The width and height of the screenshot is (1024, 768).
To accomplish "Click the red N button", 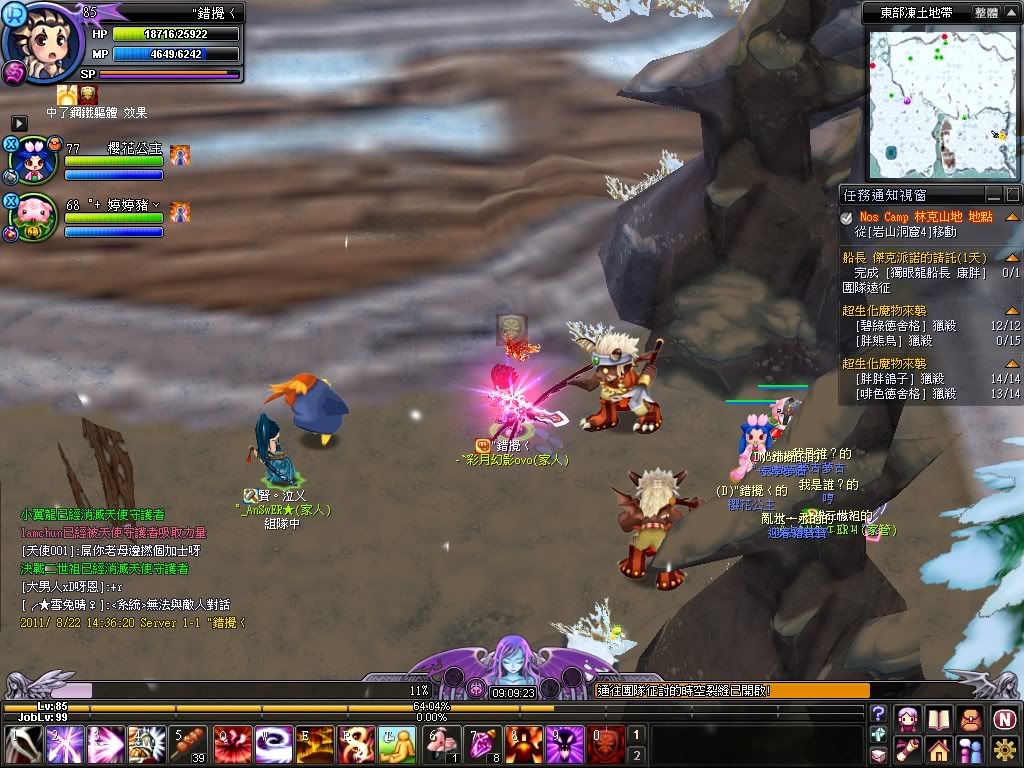I will point(1004,718).
